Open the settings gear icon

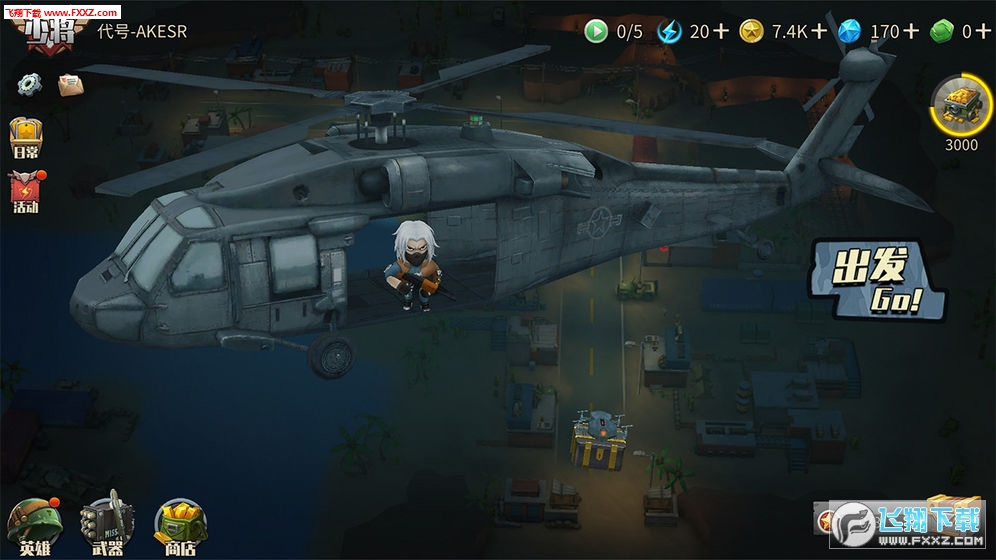coord(30,84)
